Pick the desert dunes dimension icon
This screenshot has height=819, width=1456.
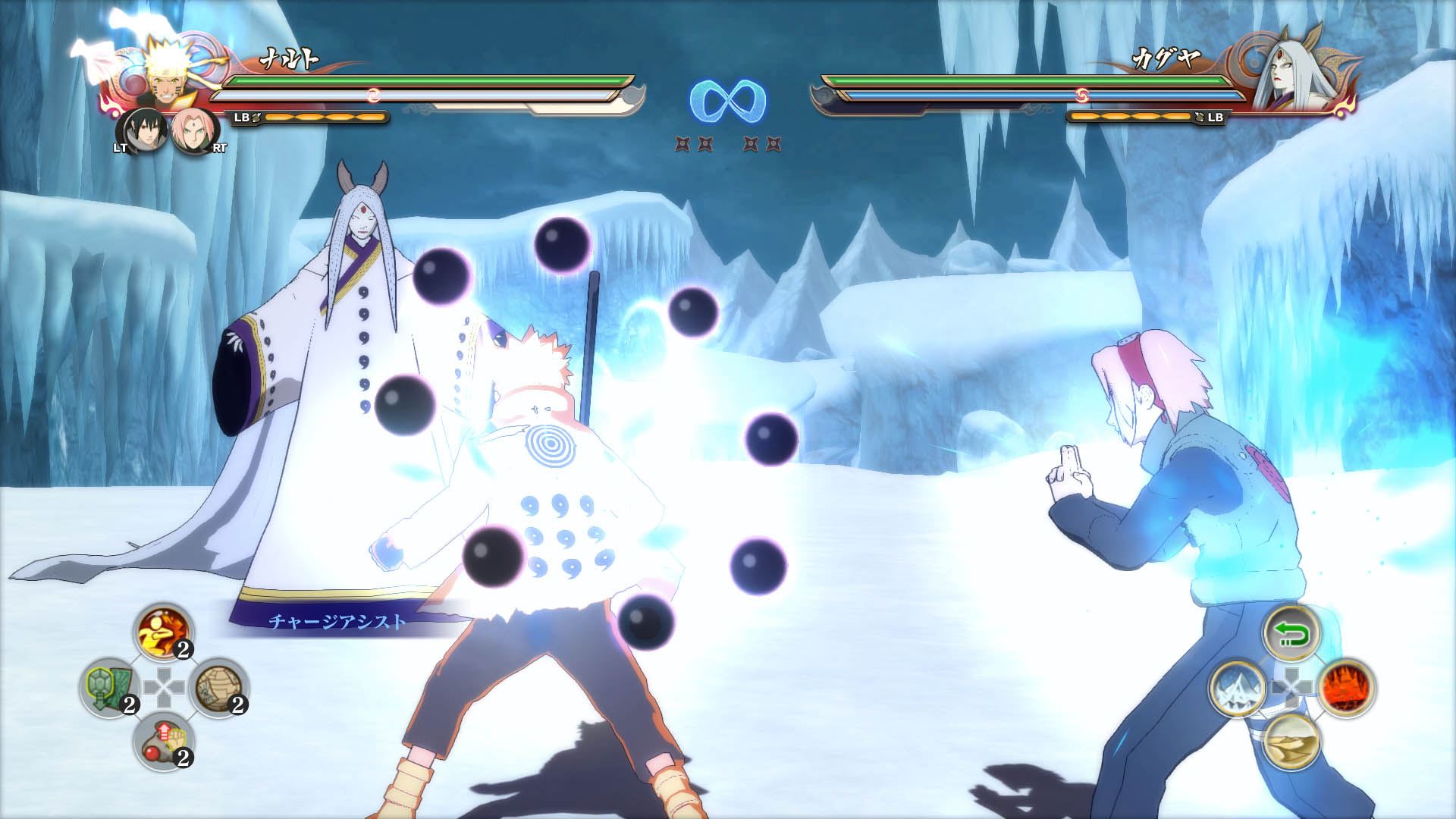pos(1292,742)
